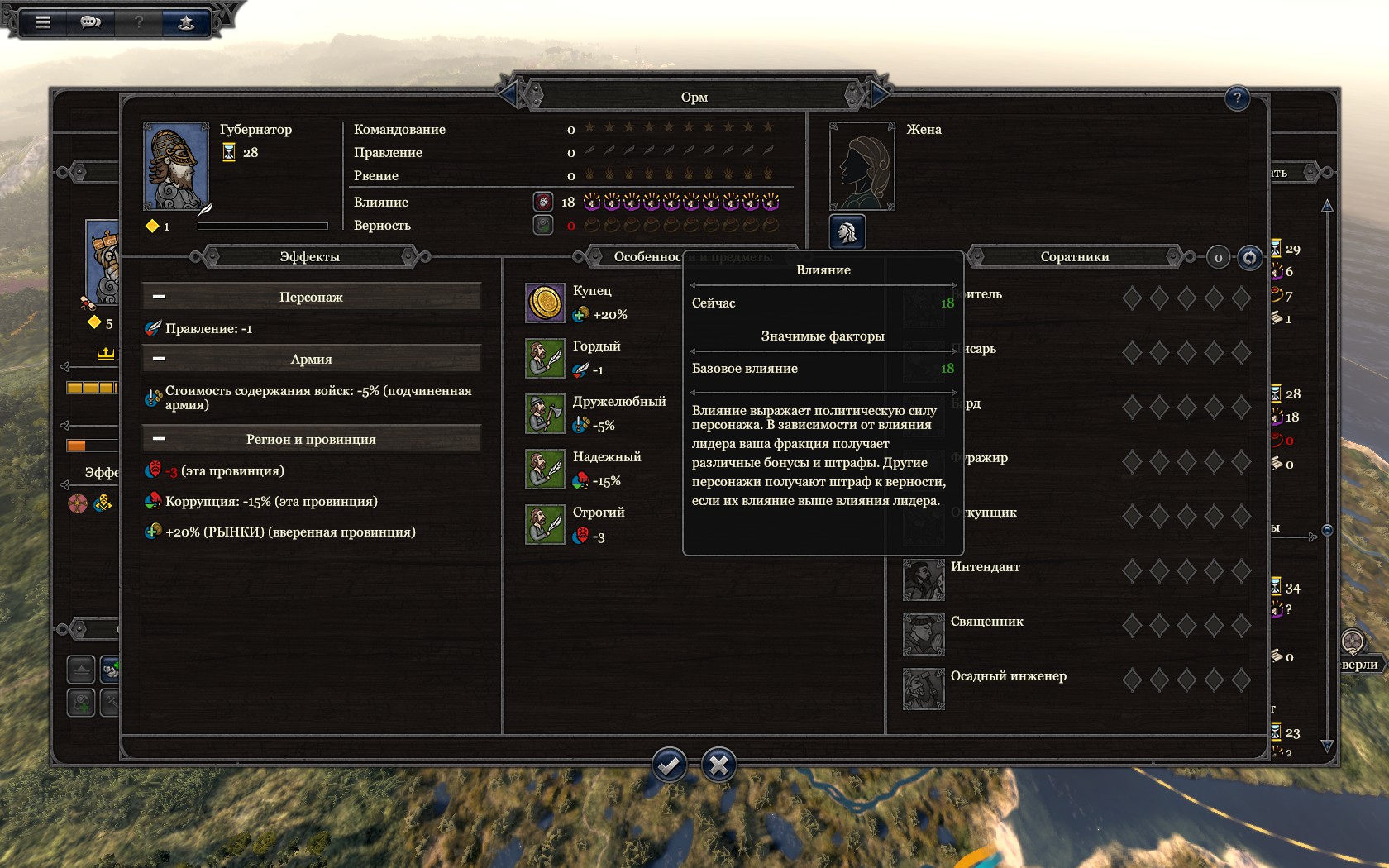Select the Купец trait icon

[x=545, y=303]
